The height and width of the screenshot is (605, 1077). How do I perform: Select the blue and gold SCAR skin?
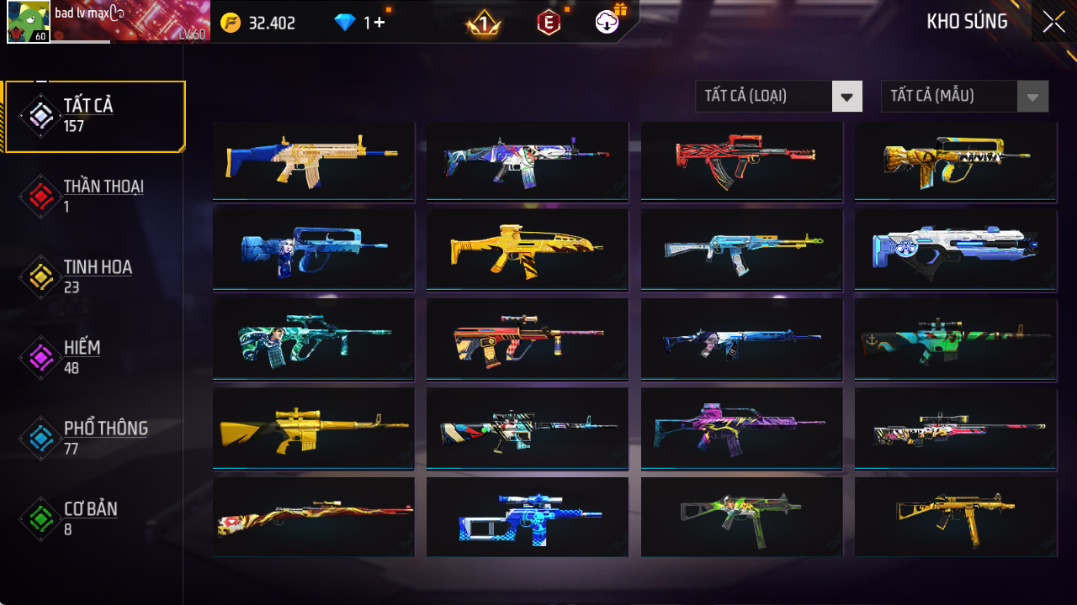click(x=313, y=160)
